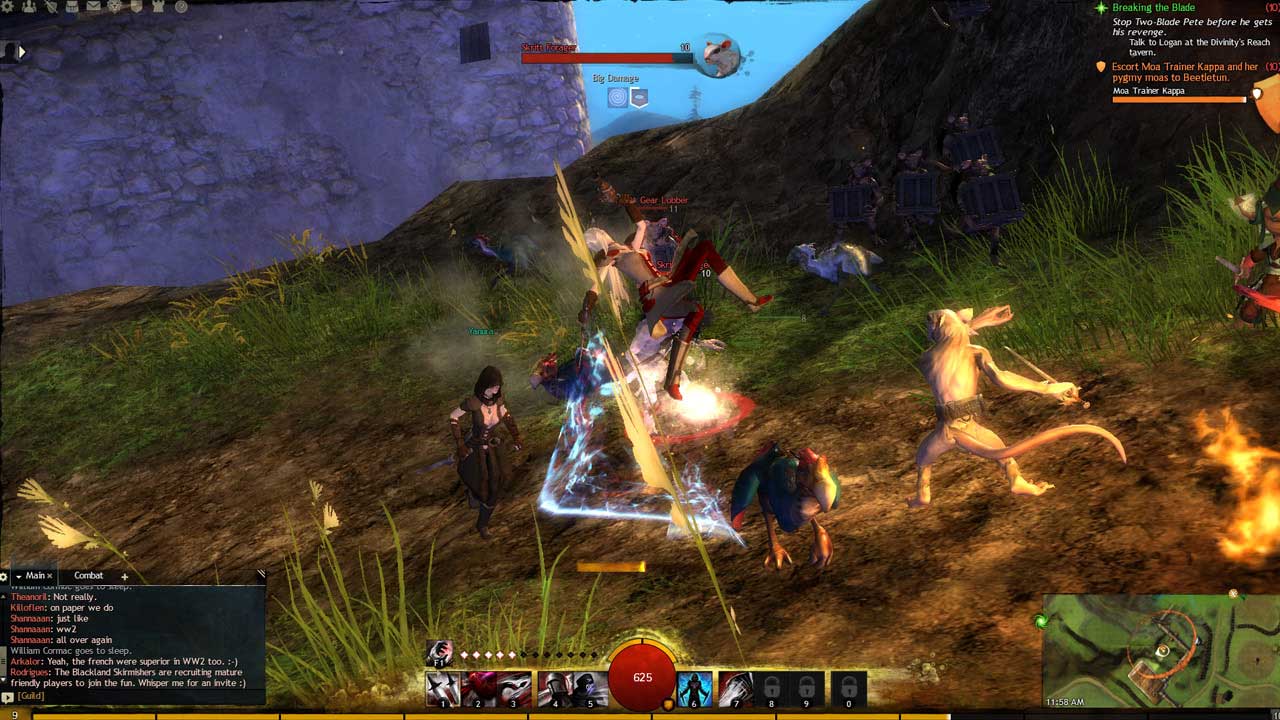Image resolution: width=1280 pixels, height=720 pixels.
Task: Use weapon skill in slot 2
Action: click(478, 689)
